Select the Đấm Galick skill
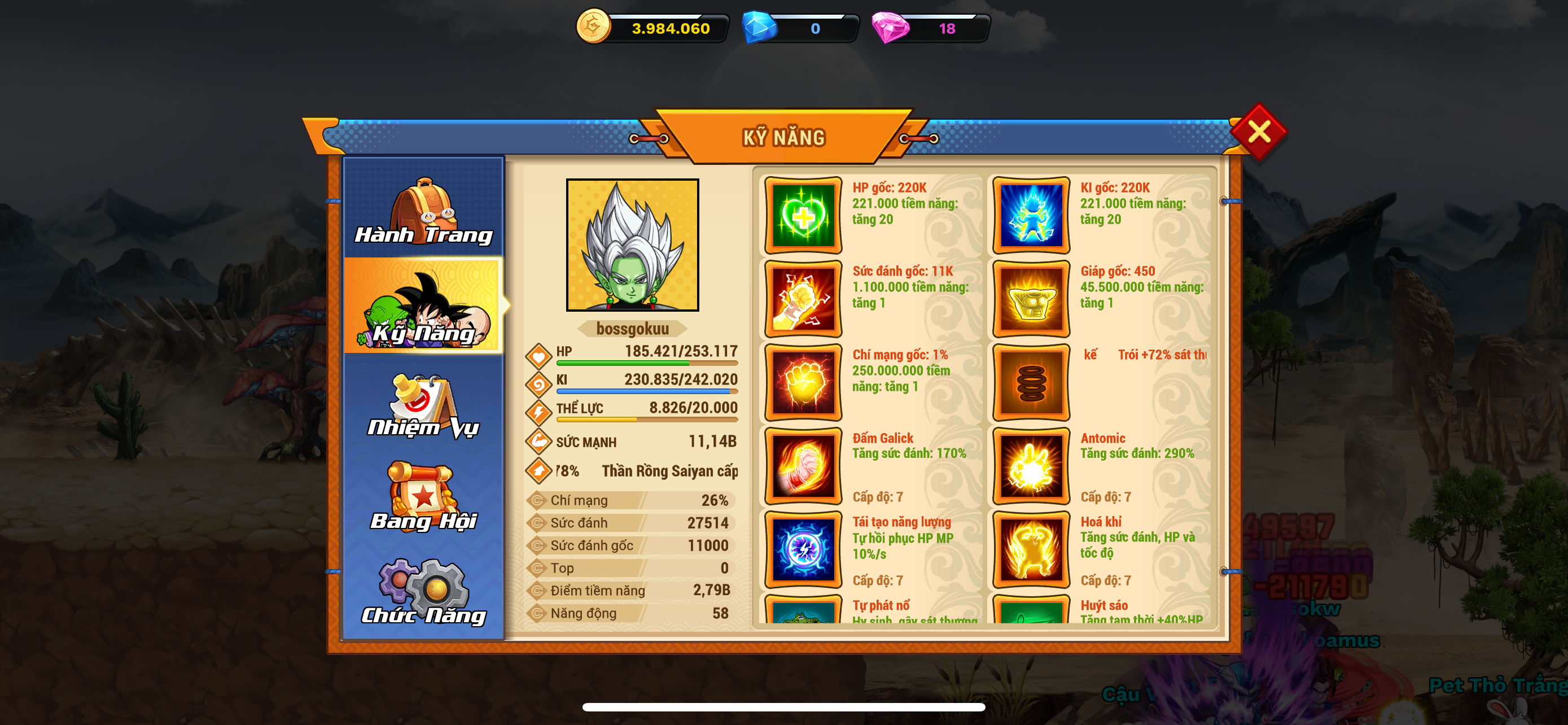Image resolution: width=1568 pixels, height=725 pixels. click(803, 466)
